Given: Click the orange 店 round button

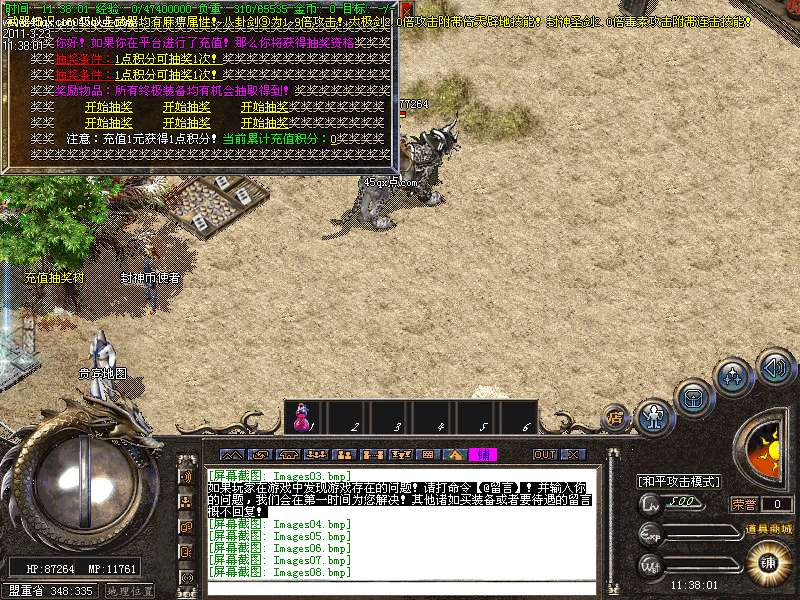Looking at the screenshot, I should pos(616,416).
